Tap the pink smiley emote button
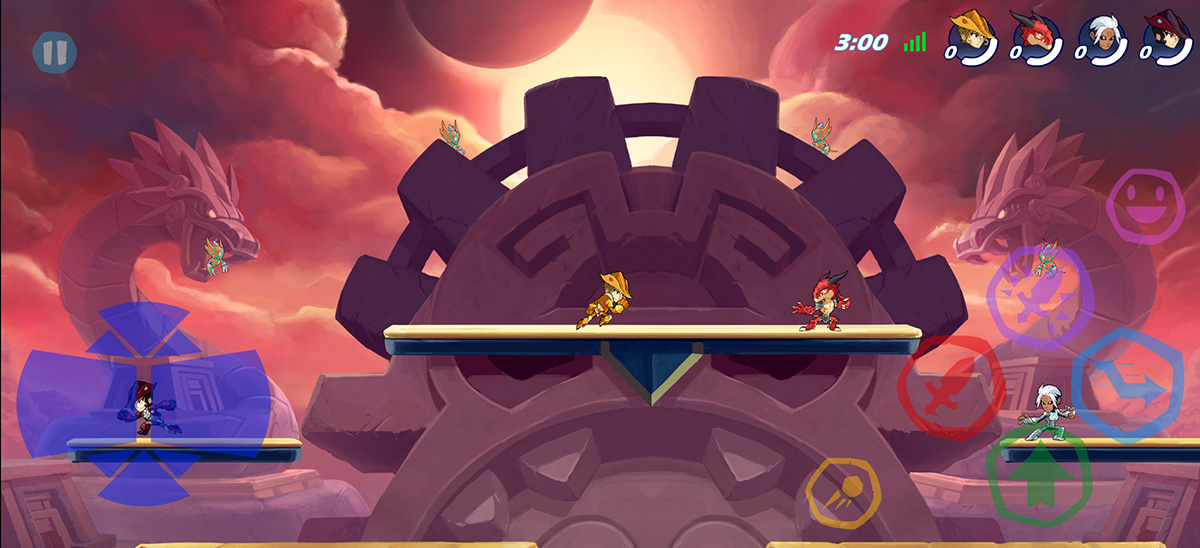1200x548 pixels. (x=1145, y=206)
